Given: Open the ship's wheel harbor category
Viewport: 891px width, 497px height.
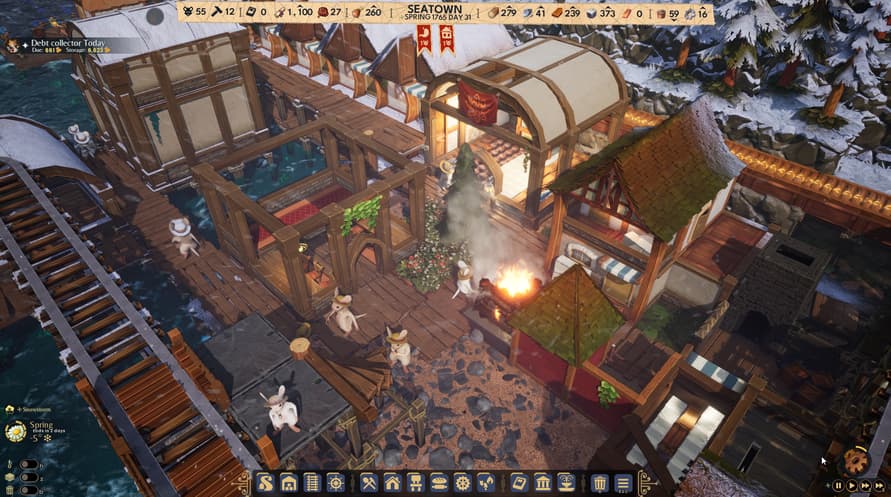Looking at the screenshot, I should [x=335, y=484].
